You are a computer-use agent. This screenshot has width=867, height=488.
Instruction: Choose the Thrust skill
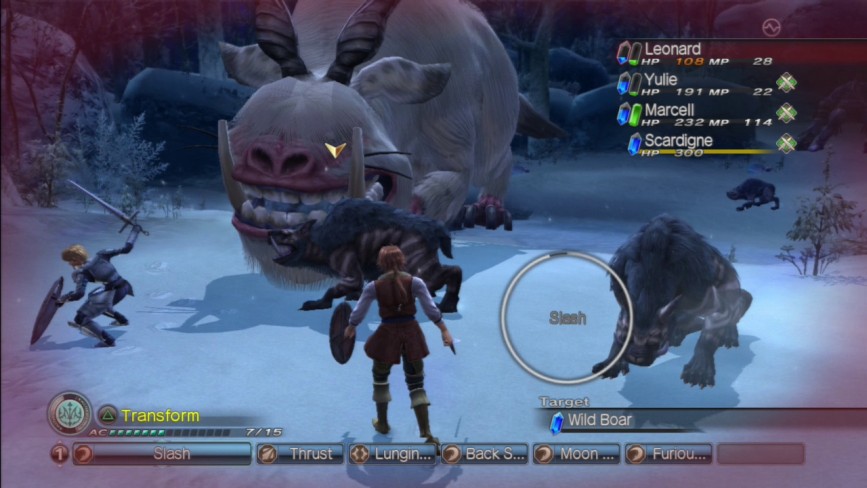point(299,454)
